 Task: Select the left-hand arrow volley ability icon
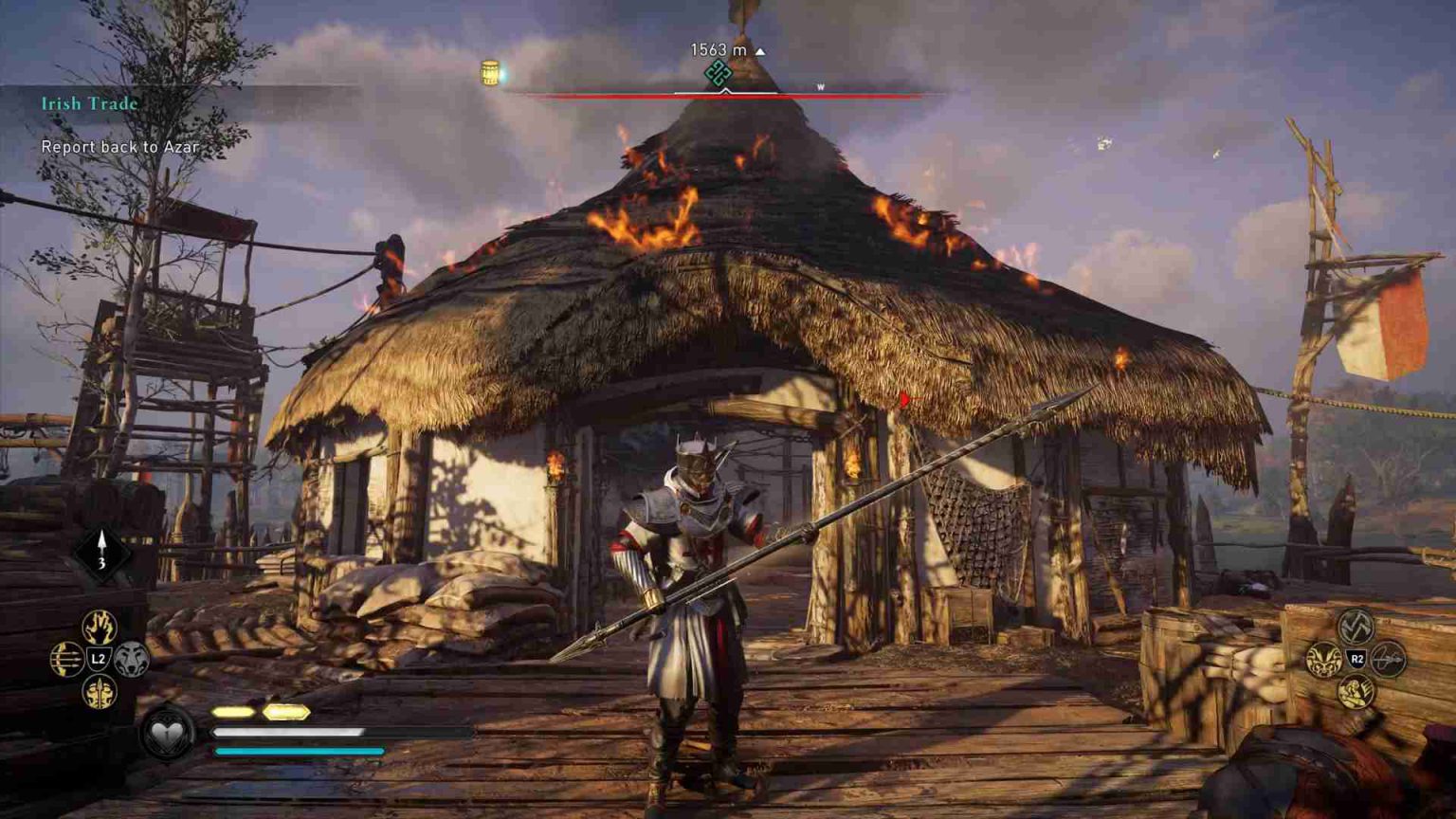pos(66,658)
